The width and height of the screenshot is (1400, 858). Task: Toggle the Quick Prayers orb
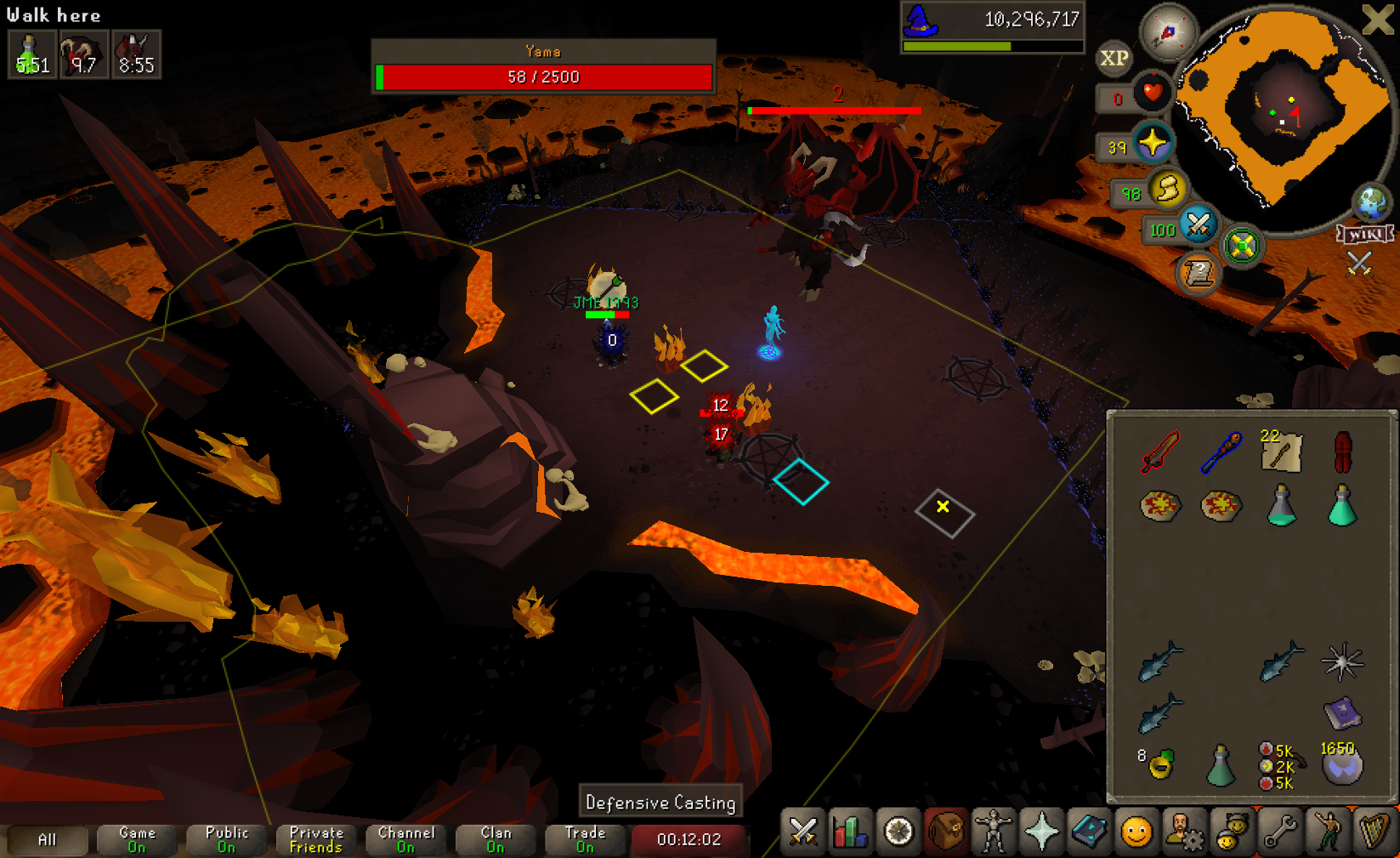click(1153, 143)
